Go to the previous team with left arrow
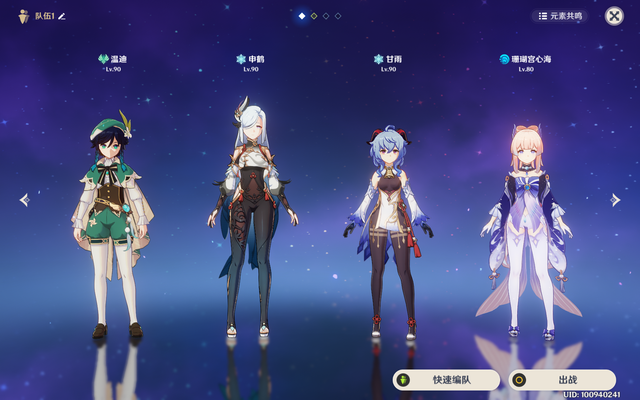Screen dimensions: 640x400 pyautogui.click(x=24, y=200)
